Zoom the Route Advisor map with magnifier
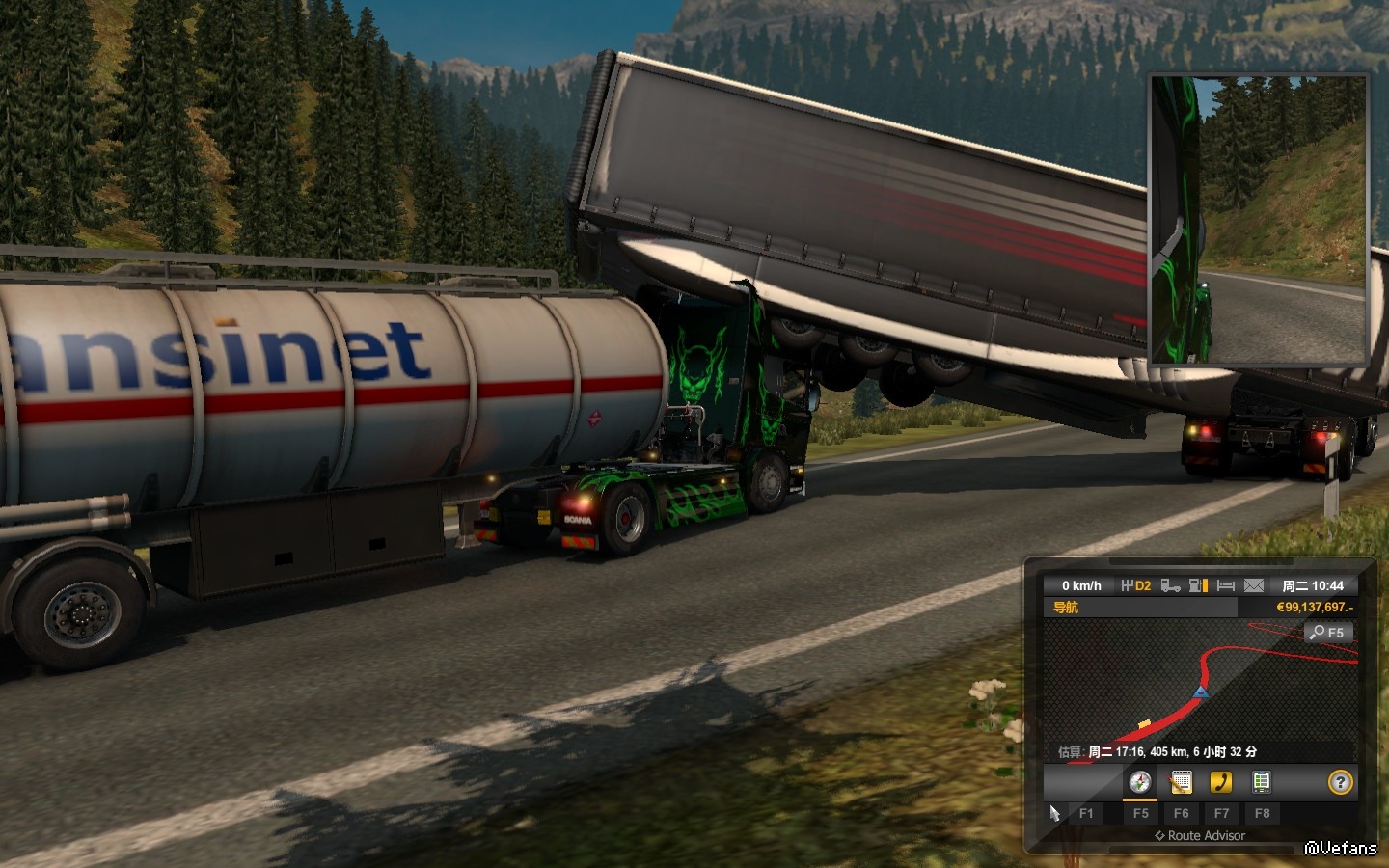The height and width of the screenshot is (868, 1389). pos(1328,633)
